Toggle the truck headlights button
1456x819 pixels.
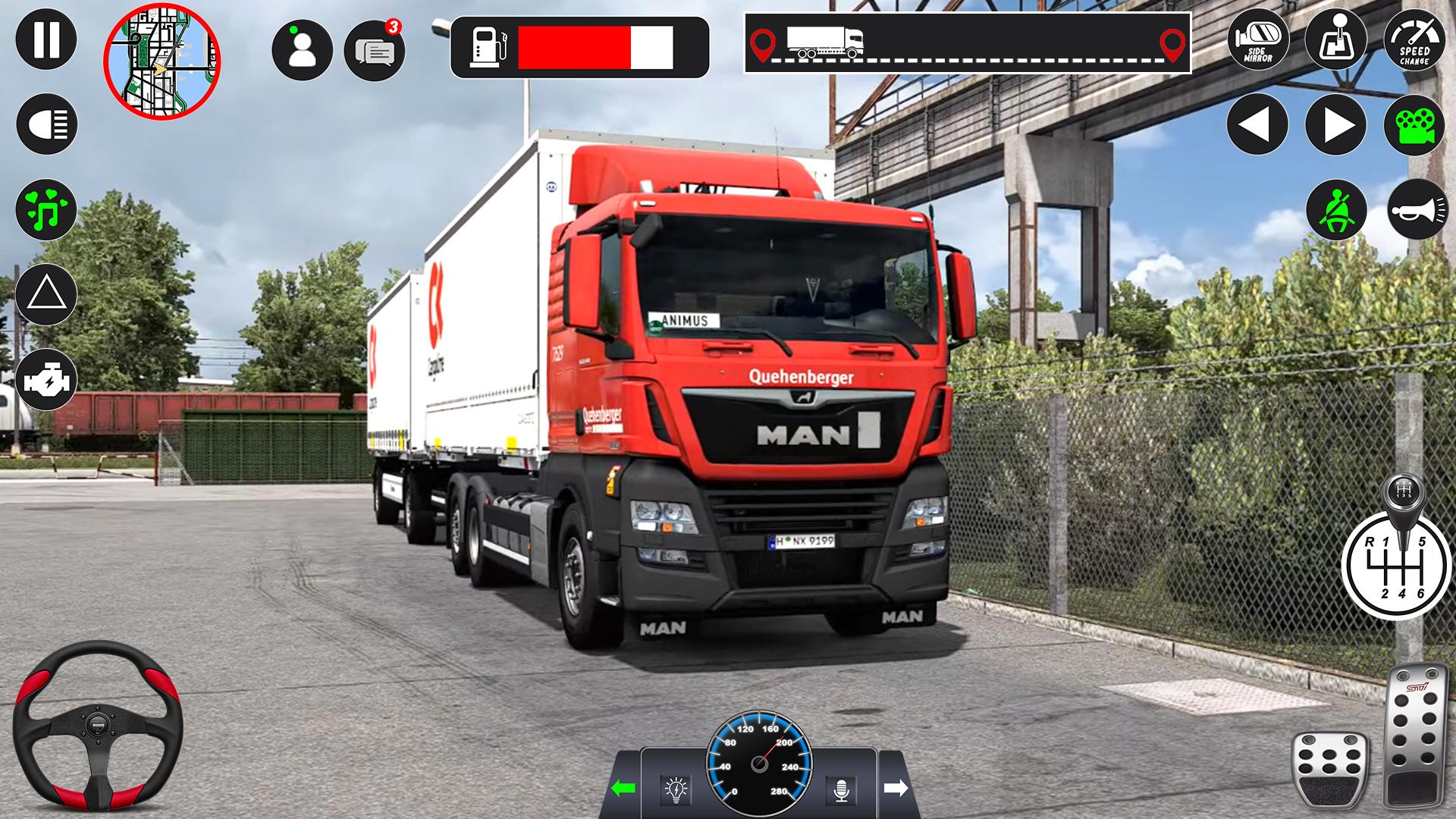pyautogui.click(x=45, y=124)
